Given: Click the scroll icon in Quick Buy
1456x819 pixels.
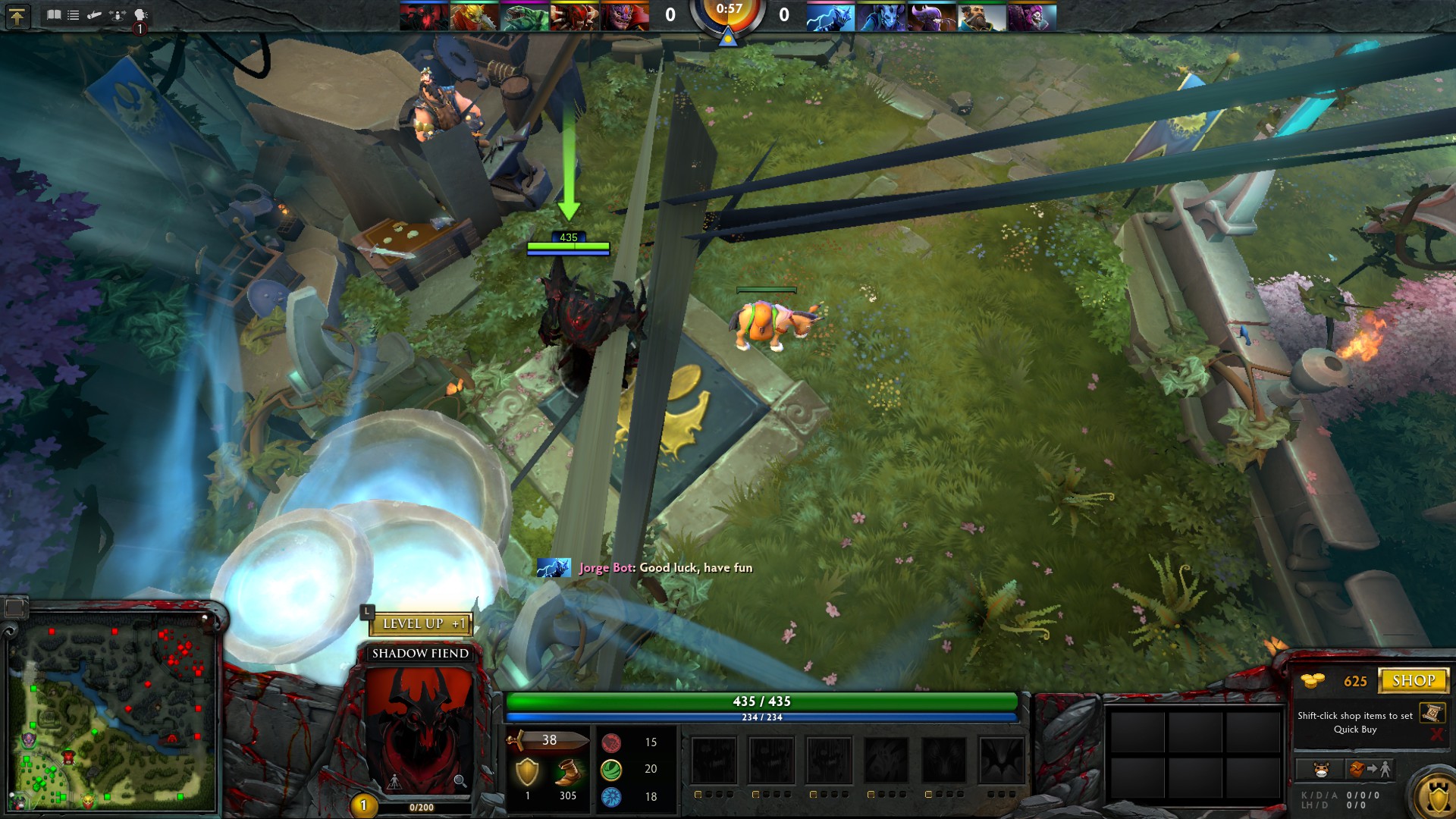Looking at the screenshot, I should (1431, 713).
